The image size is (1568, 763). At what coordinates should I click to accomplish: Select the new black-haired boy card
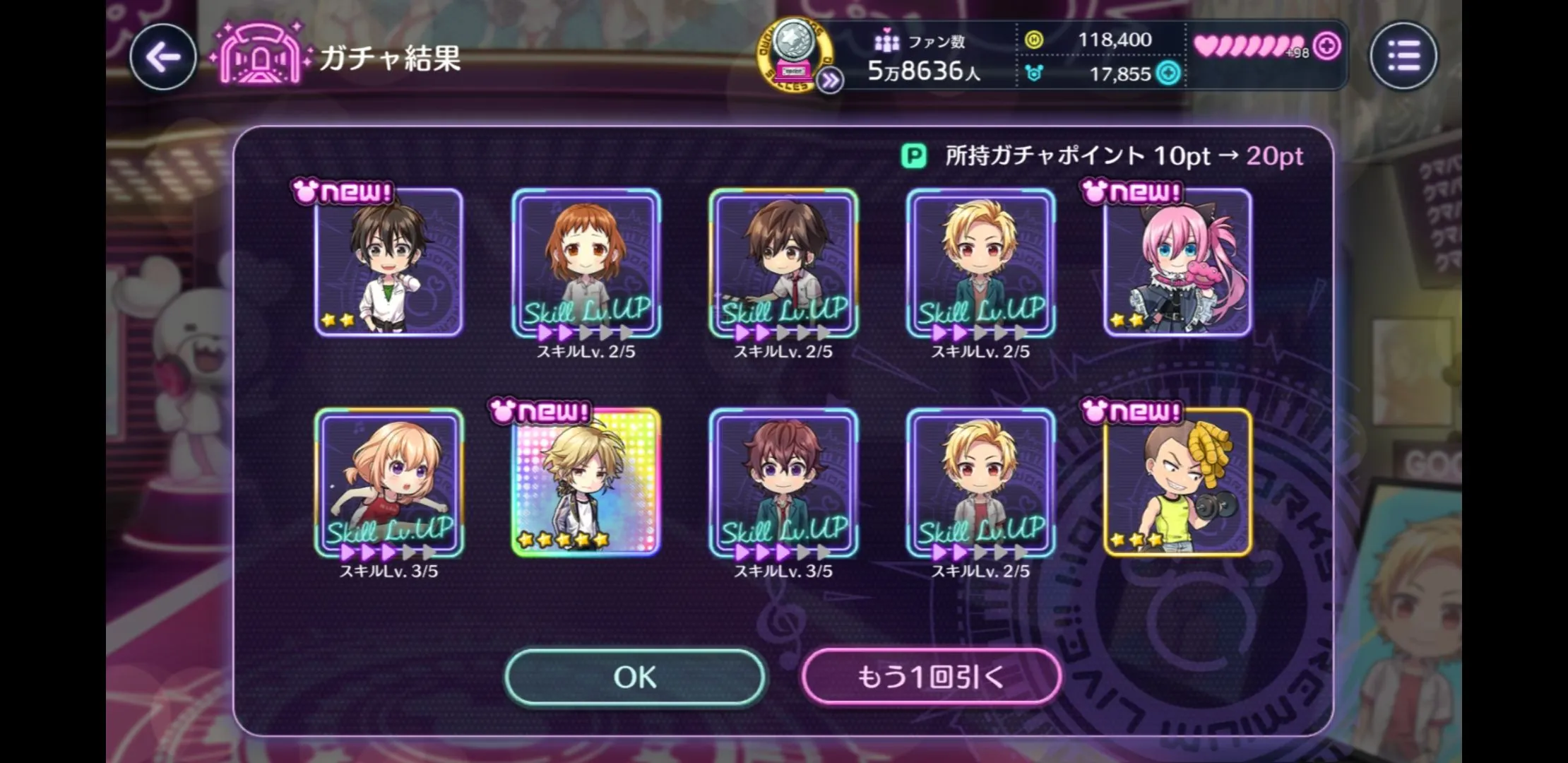click(389, 263)
